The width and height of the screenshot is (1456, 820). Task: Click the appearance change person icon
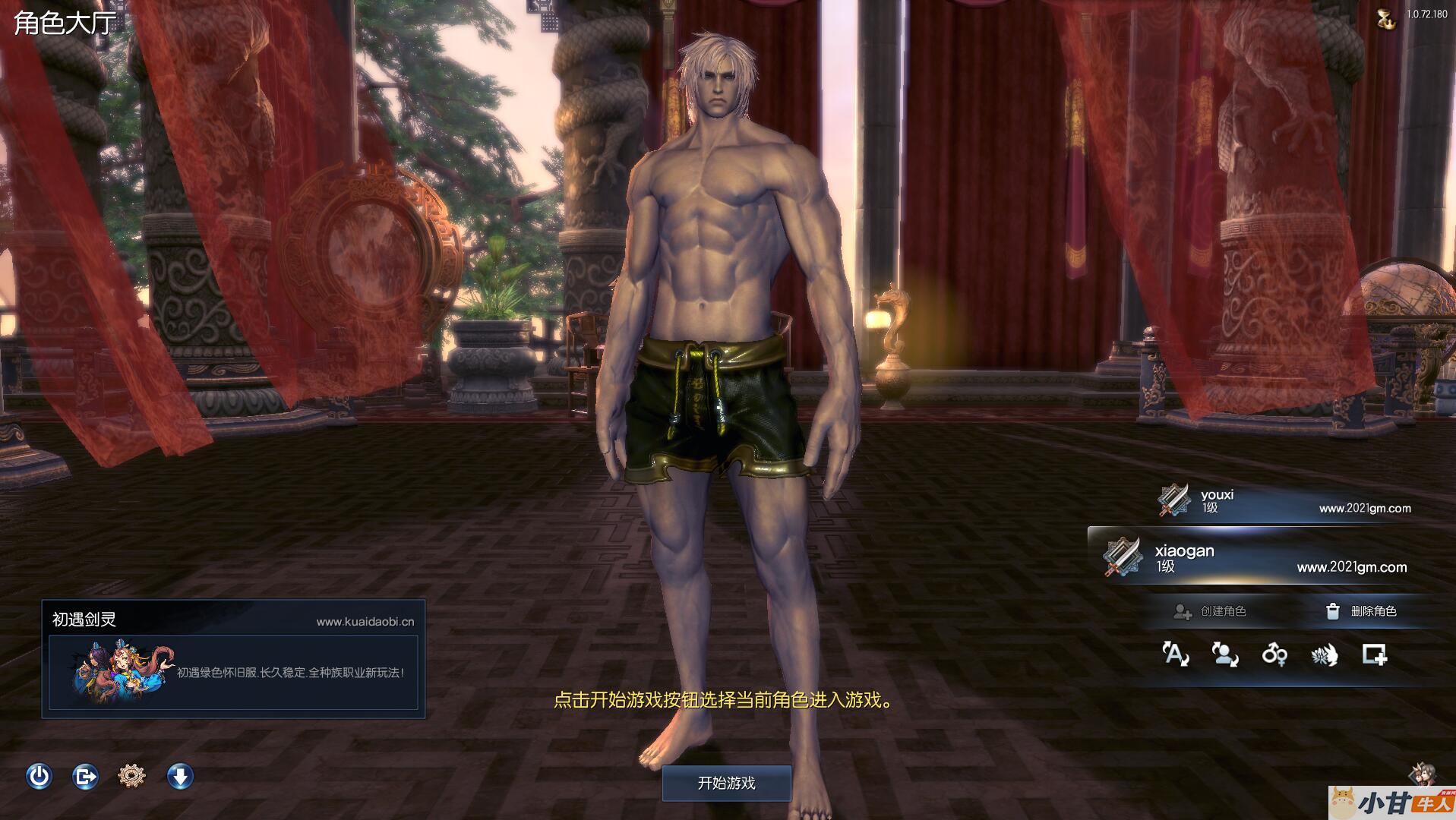point(1224,654)
